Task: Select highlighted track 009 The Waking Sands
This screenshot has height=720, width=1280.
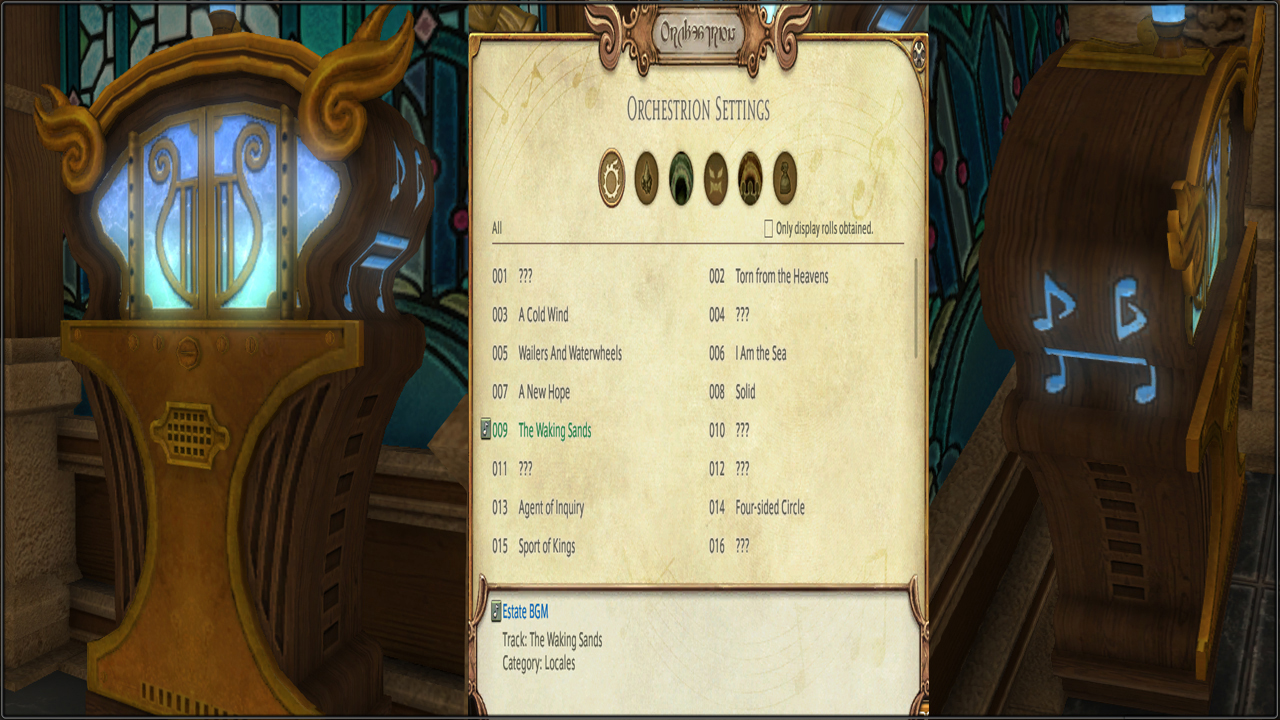Action: [x=554, y=431]
